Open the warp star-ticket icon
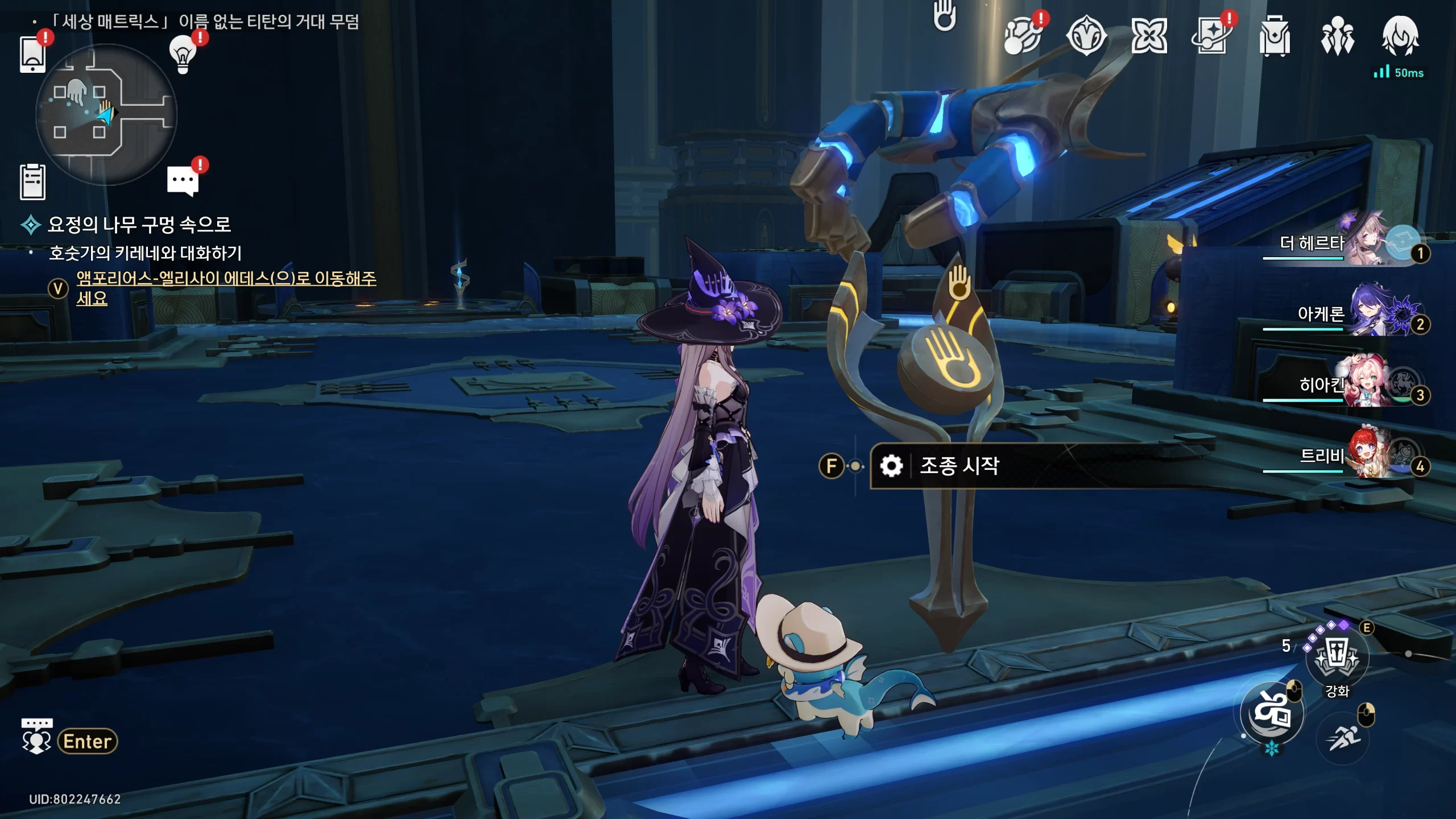The image size is (1456, 819). (x=1211, y=36)
